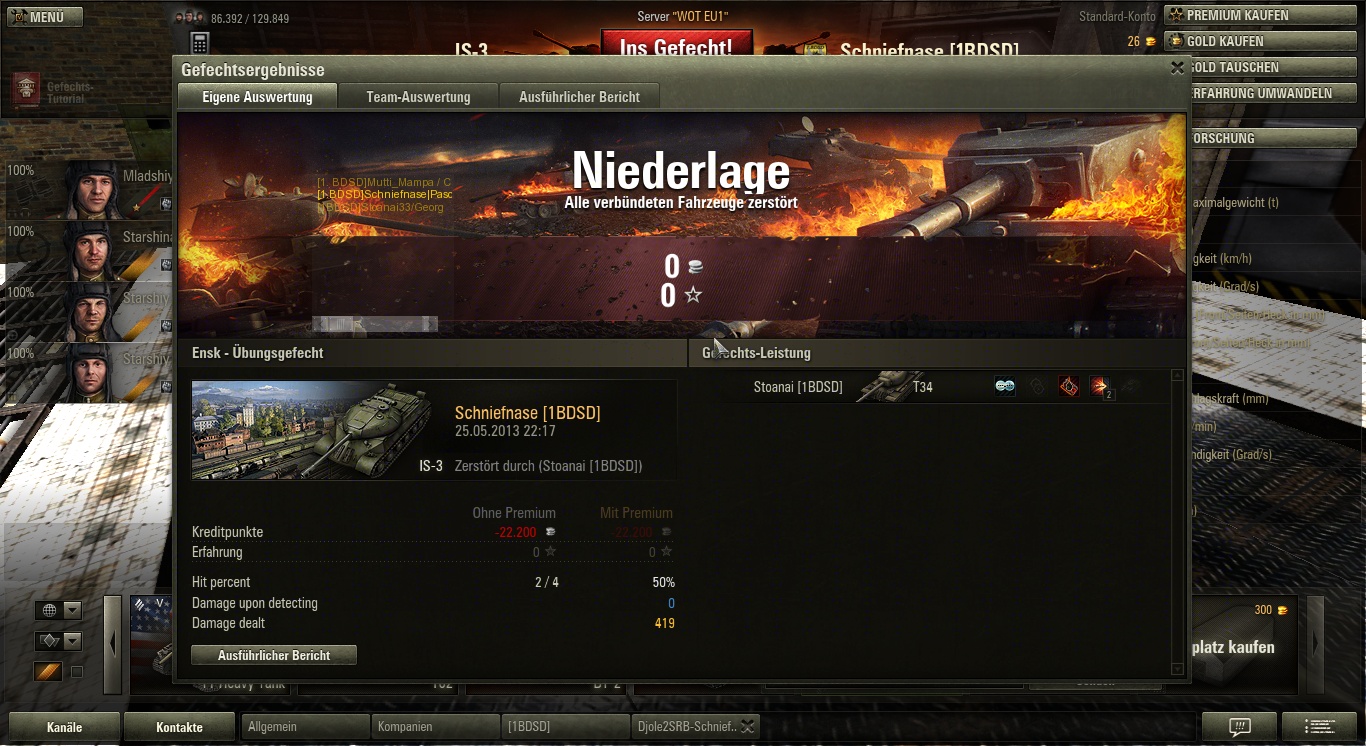The height and width of the screenshot is (746, 1366).
Task: Close the Djole2SRB-Schnief chat tab
Action: [x=747, y=727]
